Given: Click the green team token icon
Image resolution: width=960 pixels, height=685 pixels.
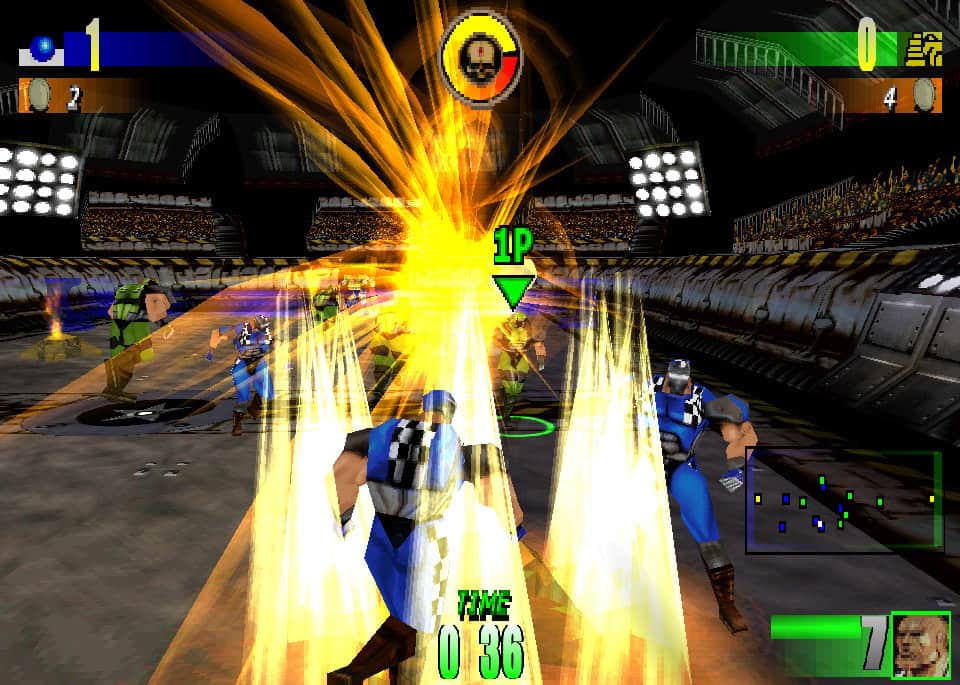Looking at the screenshot, I should (924, 96).
